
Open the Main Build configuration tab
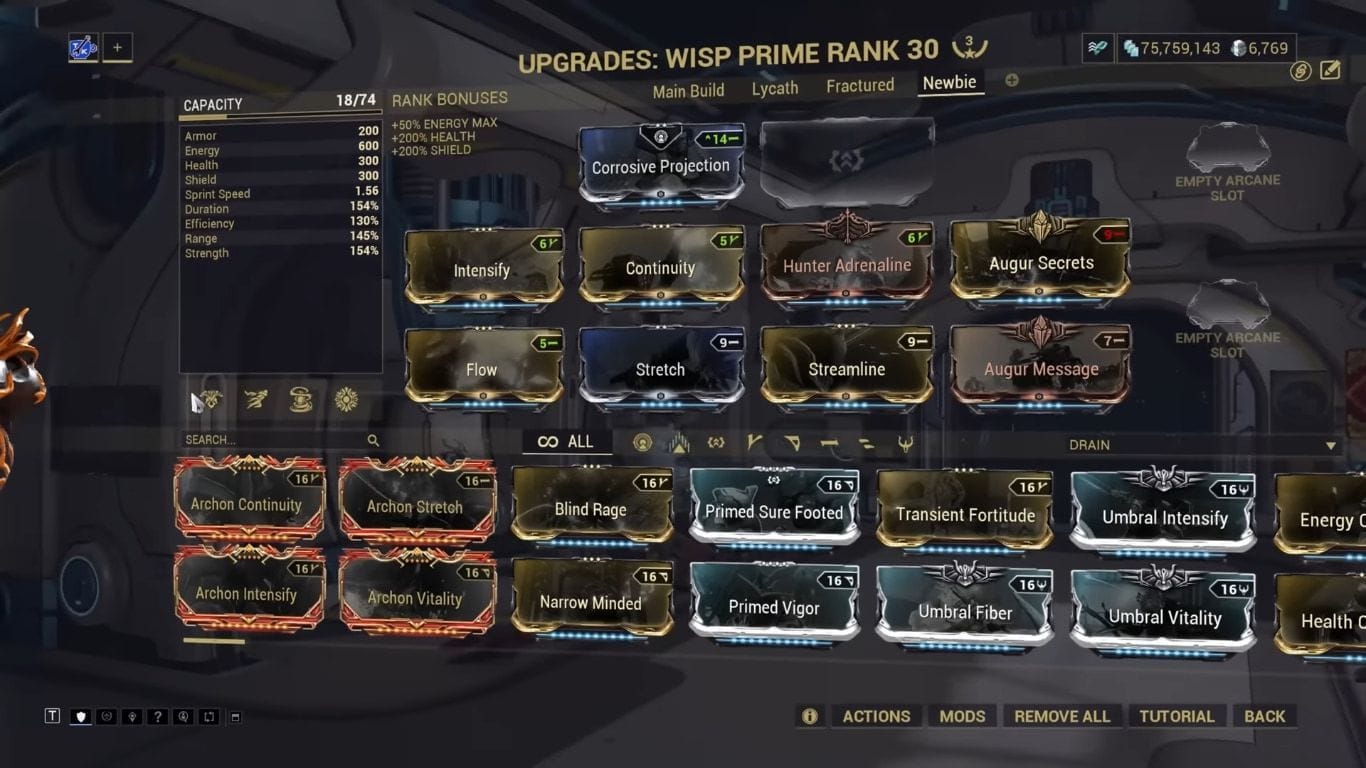click(688, 90)
